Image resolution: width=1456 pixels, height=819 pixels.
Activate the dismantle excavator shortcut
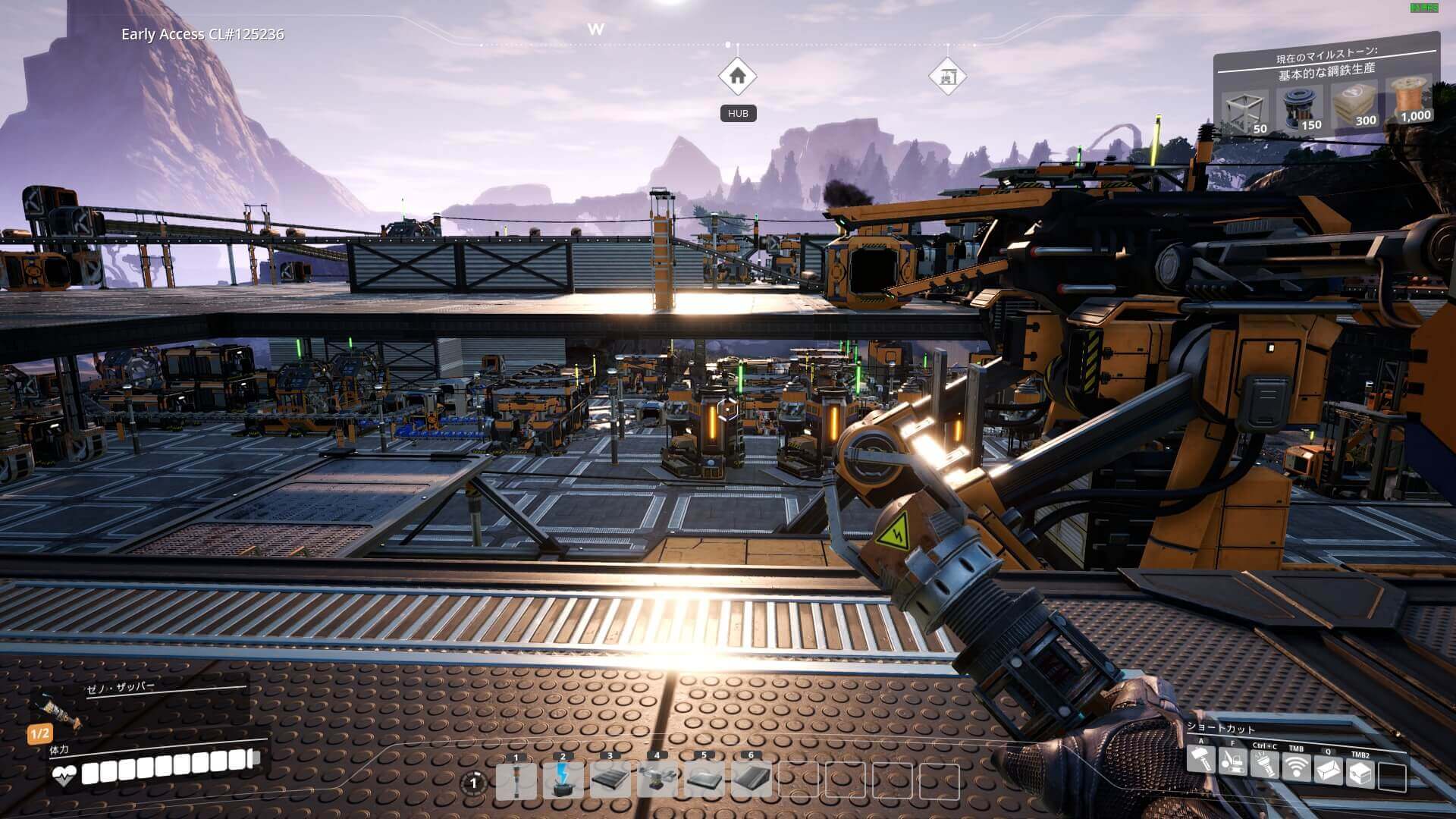[x=1232, y=761]
